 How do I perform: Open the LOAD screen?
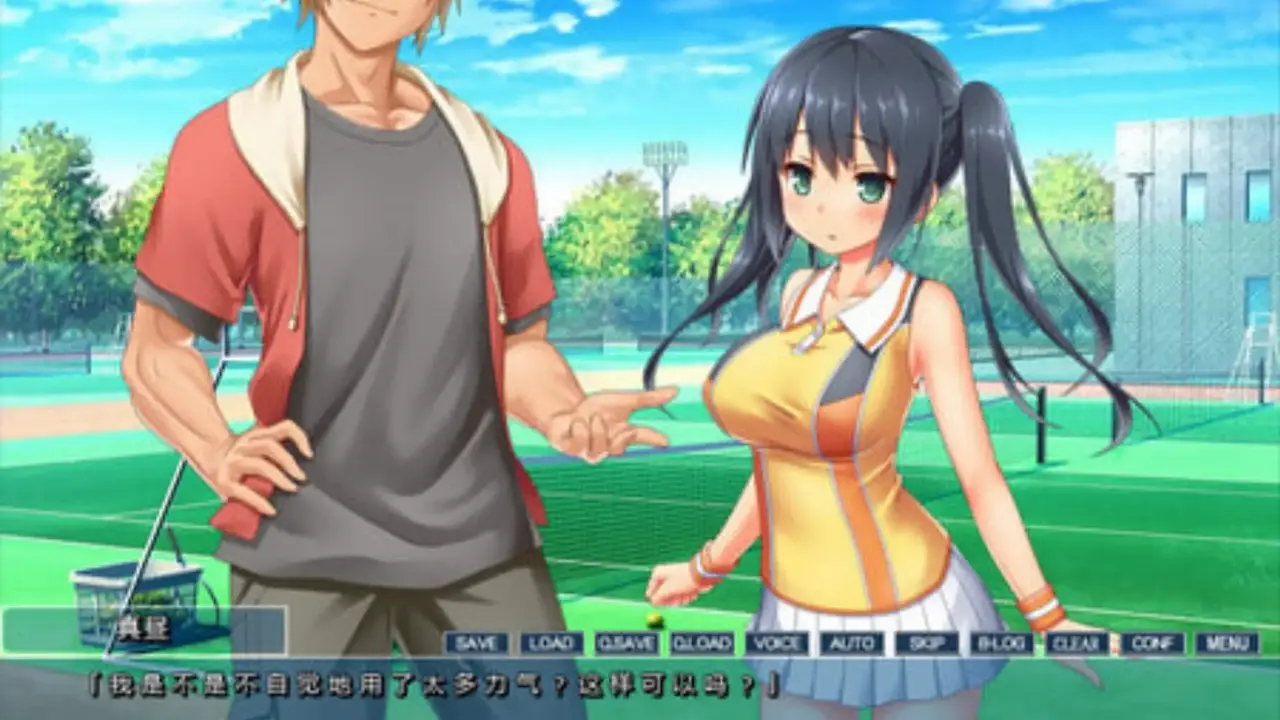pyautogui.click(x=550, y=643)
